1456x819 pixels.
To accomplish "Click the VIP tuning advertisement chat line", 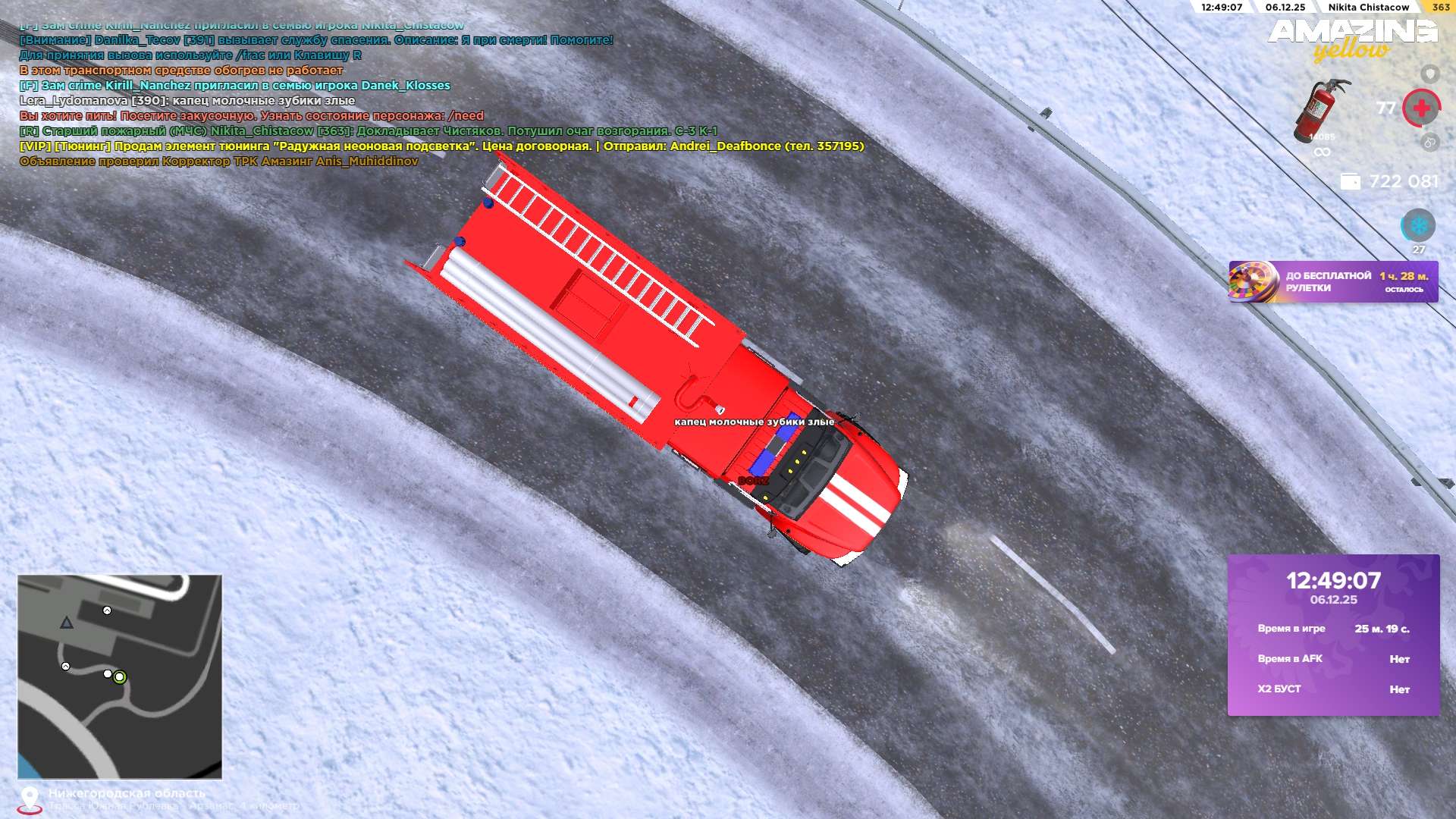I will (441, 146).
